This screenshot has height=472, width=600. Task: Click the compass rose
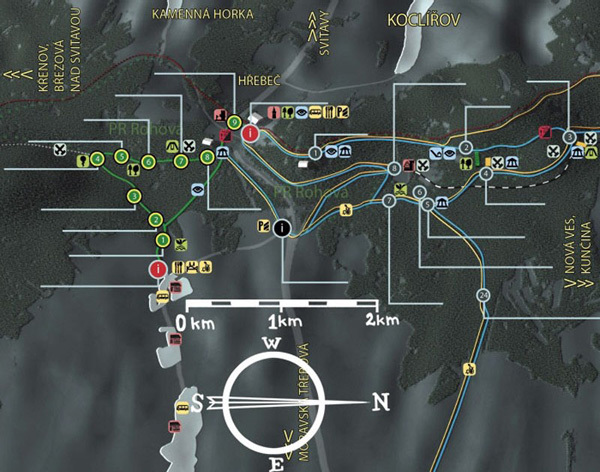pos(272,402)
